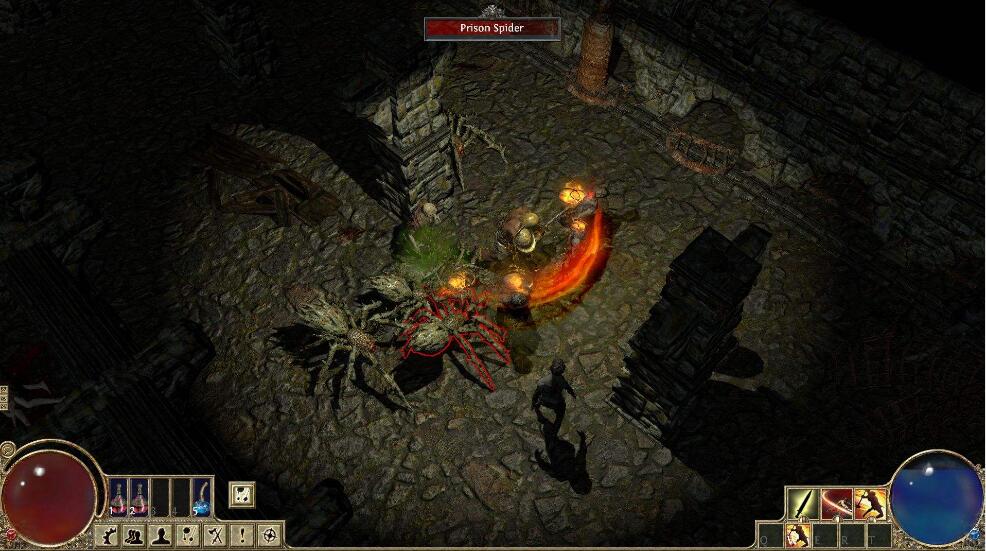
Task: Click the crossed weapons menu button
Action: pos(214,536)
